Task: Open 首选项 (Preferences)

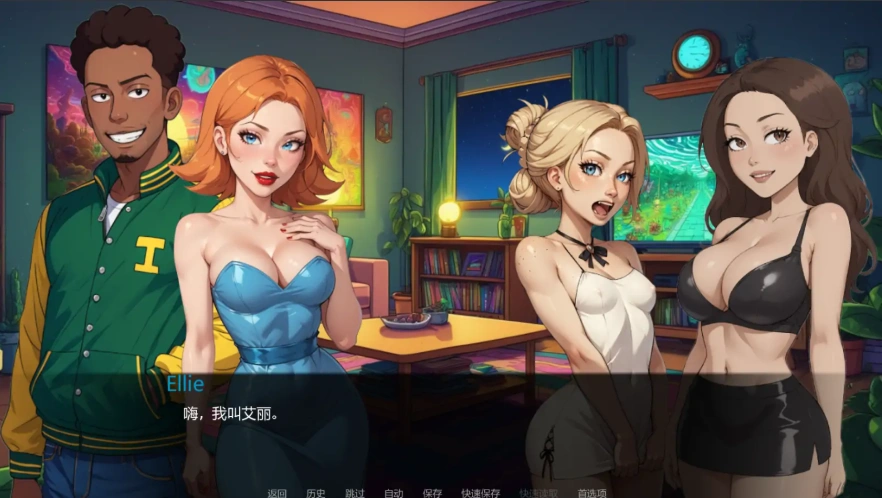Action: pos(592,492)
